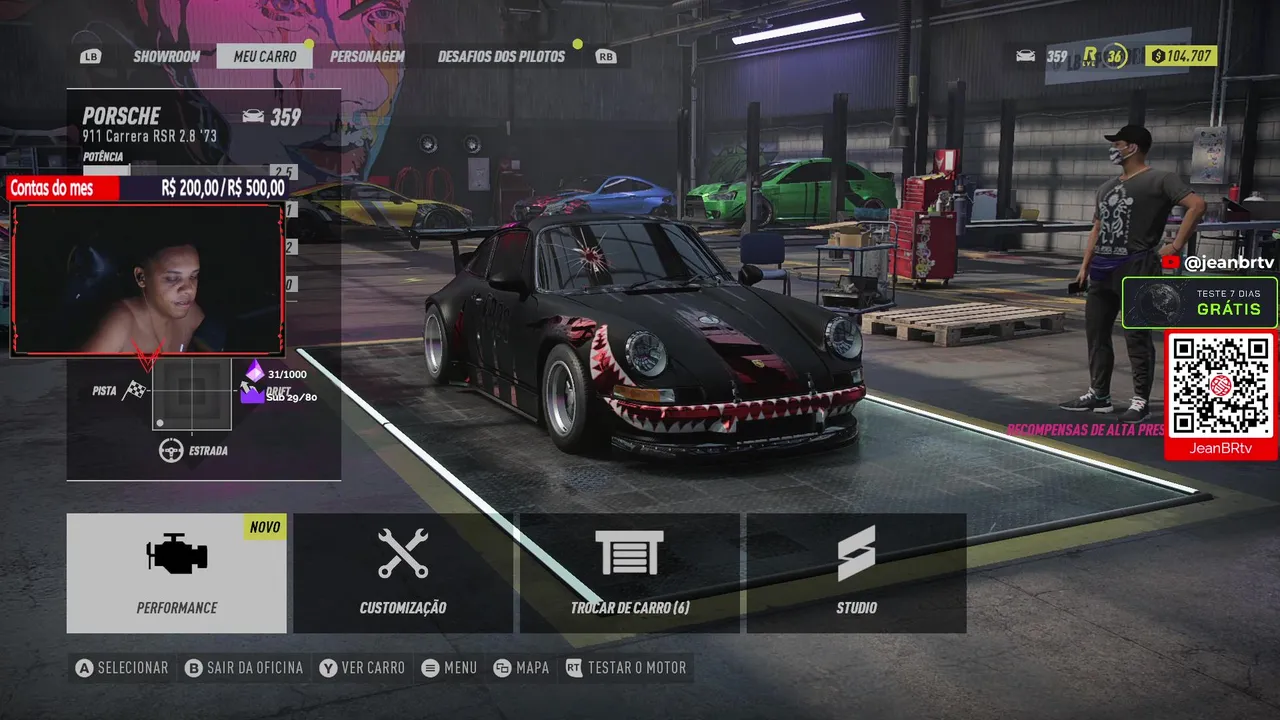
Task: Select Trocar de Carro option
Action: 630,573
